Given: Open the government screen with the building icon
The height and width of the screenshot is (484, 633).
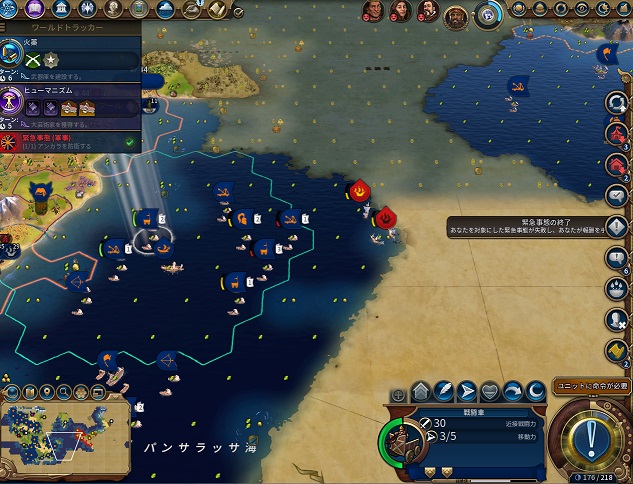Looking at the screenshot, I should tap(61, 9).
